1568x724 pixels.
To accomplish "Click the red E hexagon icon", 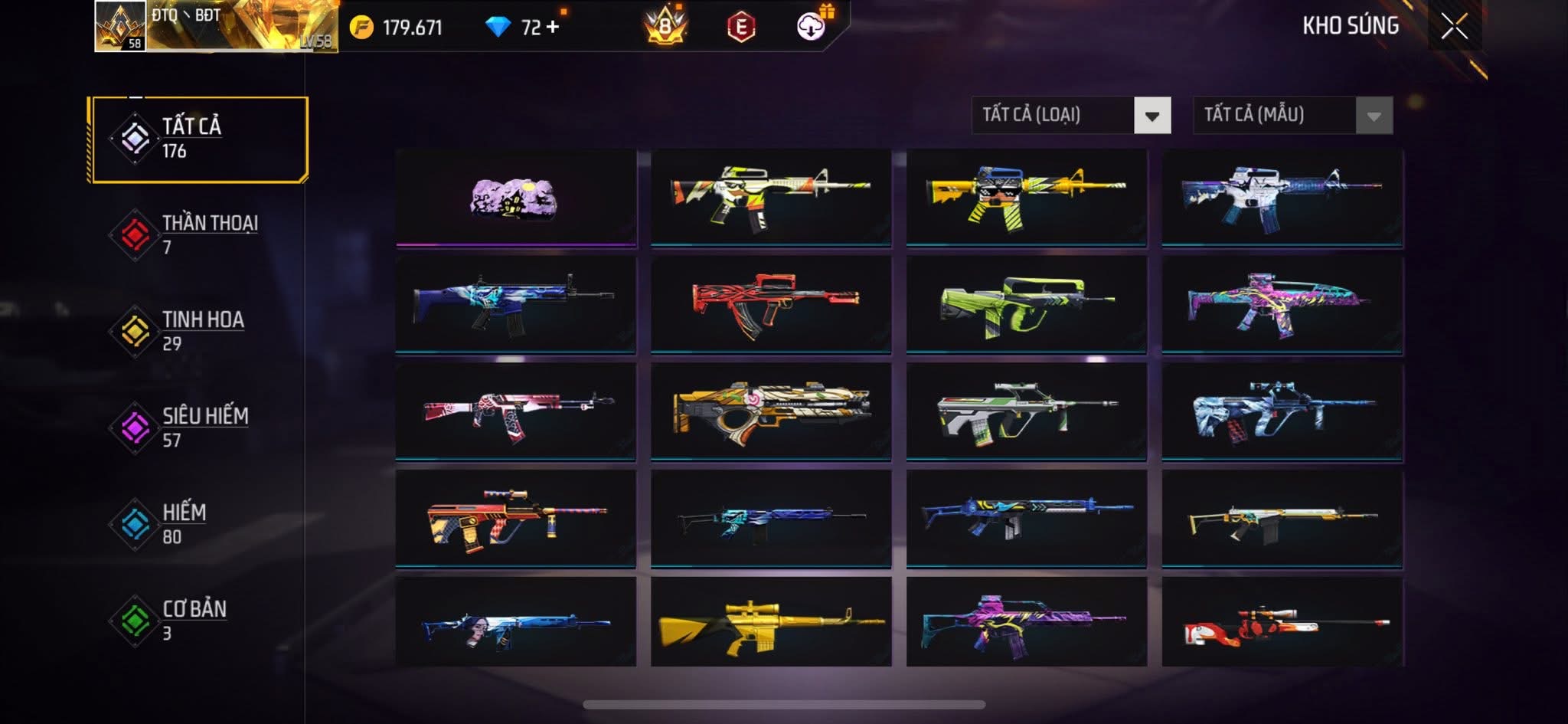I will 740,28.
